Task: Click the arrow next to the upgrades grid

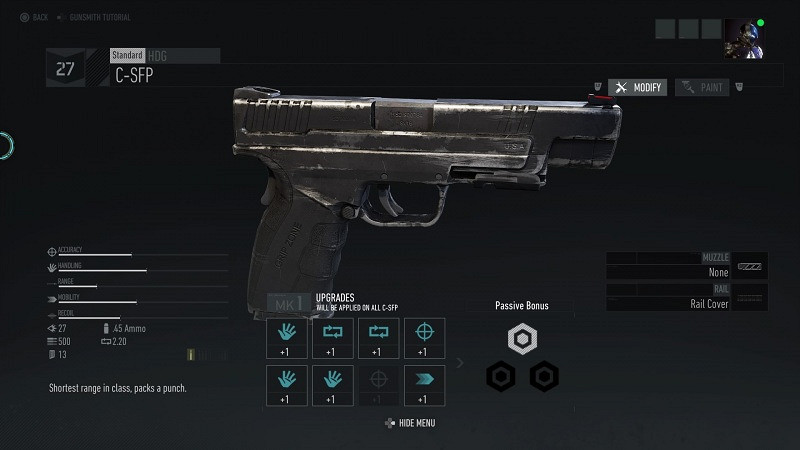Action: click(460, 362)
